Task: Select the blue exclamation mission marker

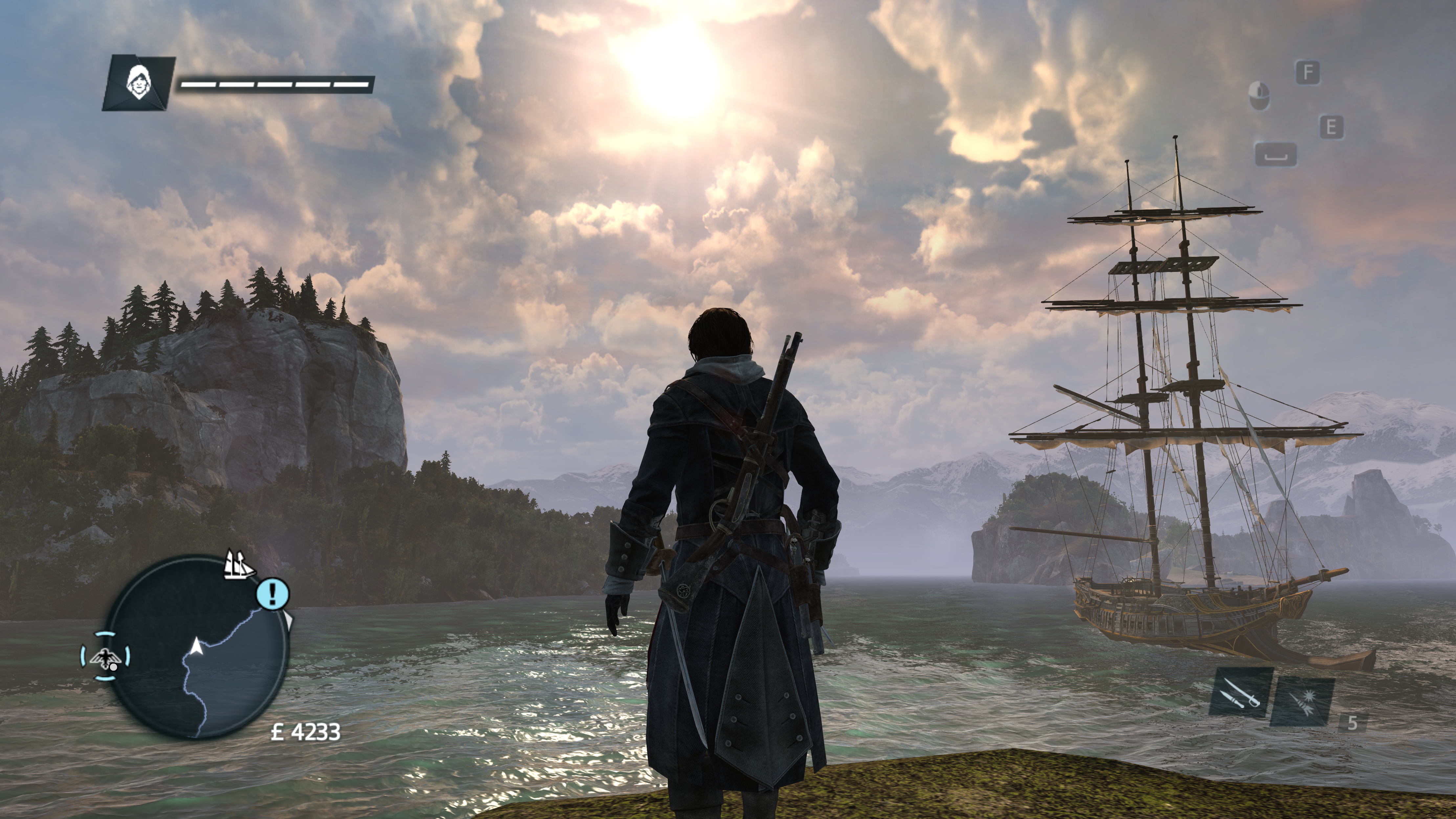Action: 273,593
